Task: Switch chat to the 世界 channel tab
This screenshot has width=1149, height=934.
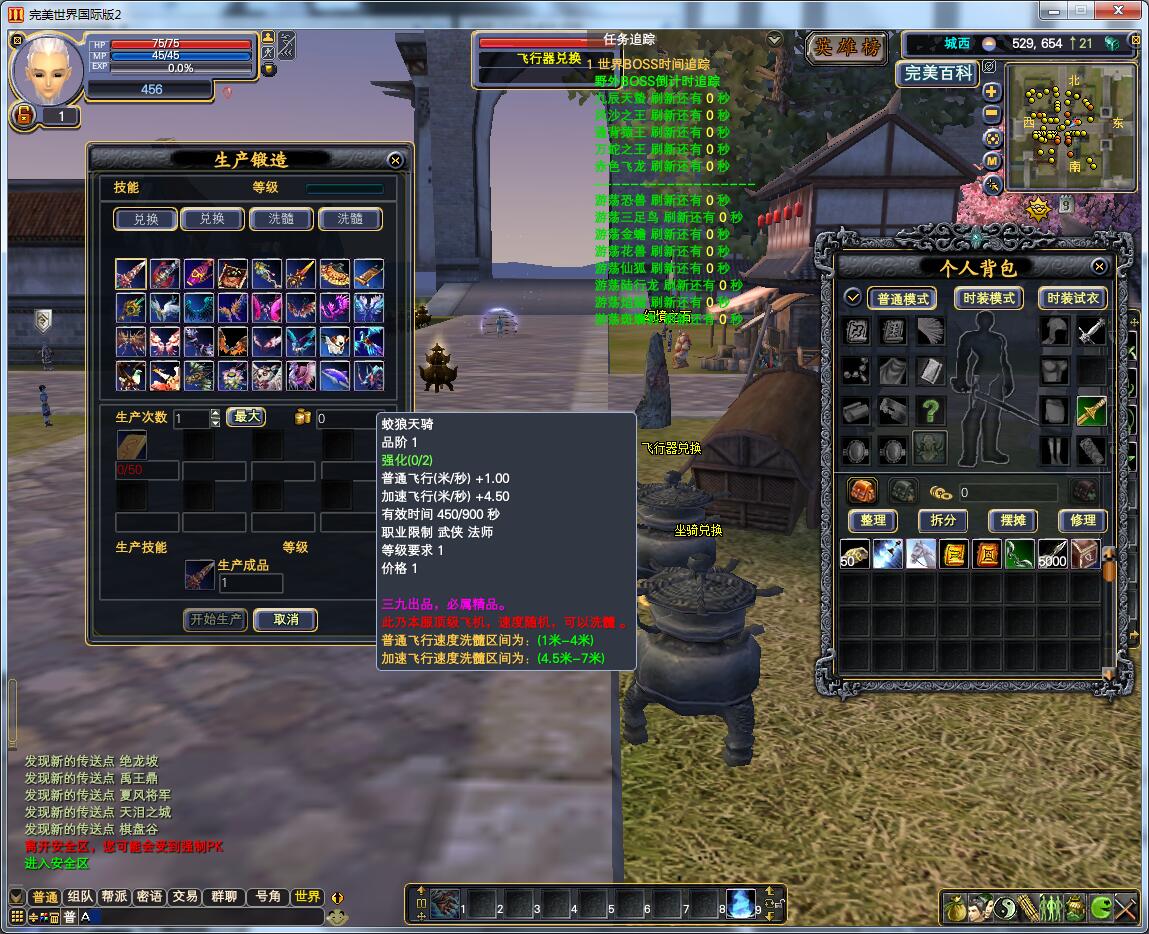Action: coord(306,897)
